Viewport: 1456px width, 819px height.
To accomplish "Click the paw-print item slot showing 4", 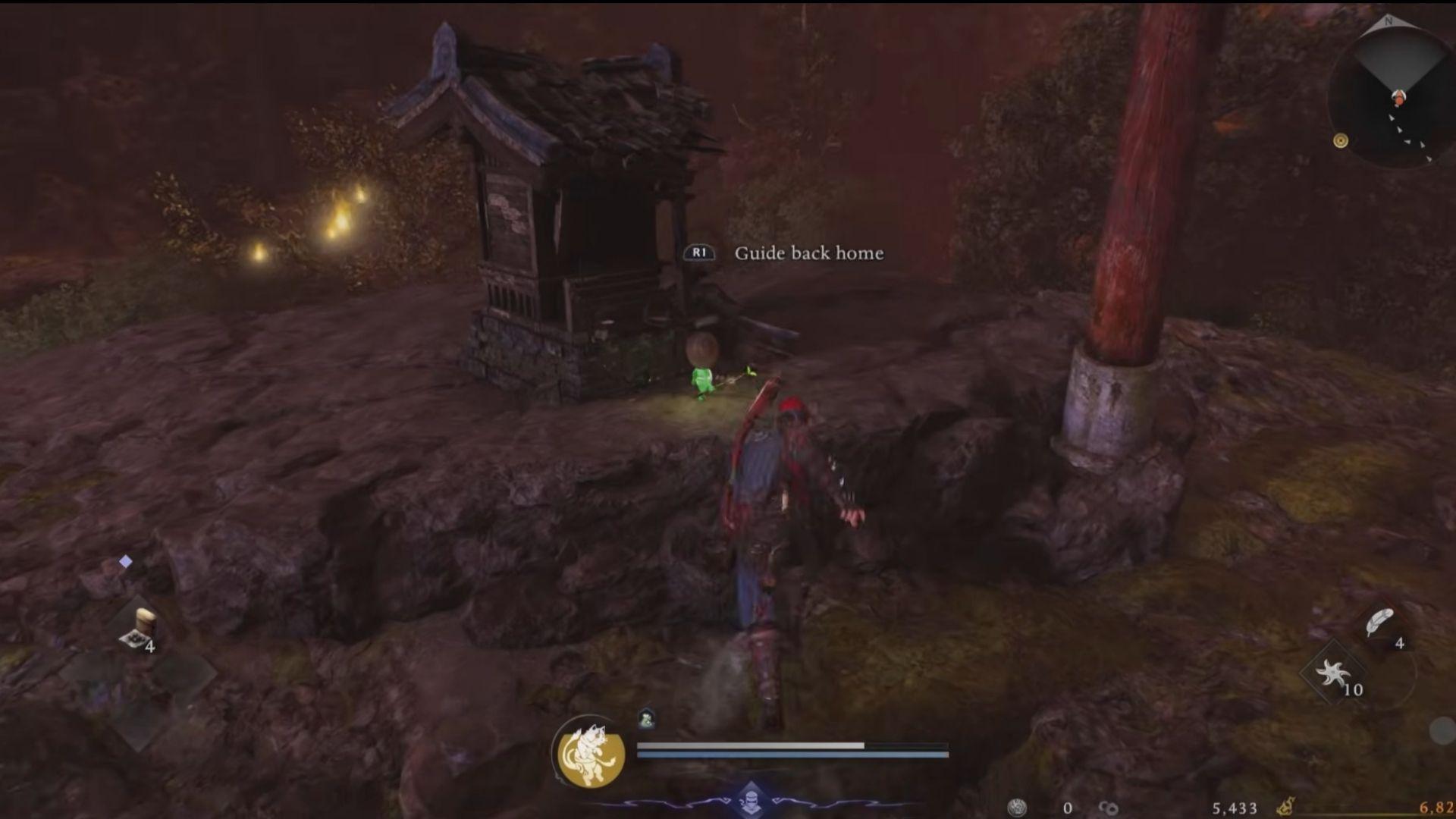I will pyautogui.click(x=135, y=639).
